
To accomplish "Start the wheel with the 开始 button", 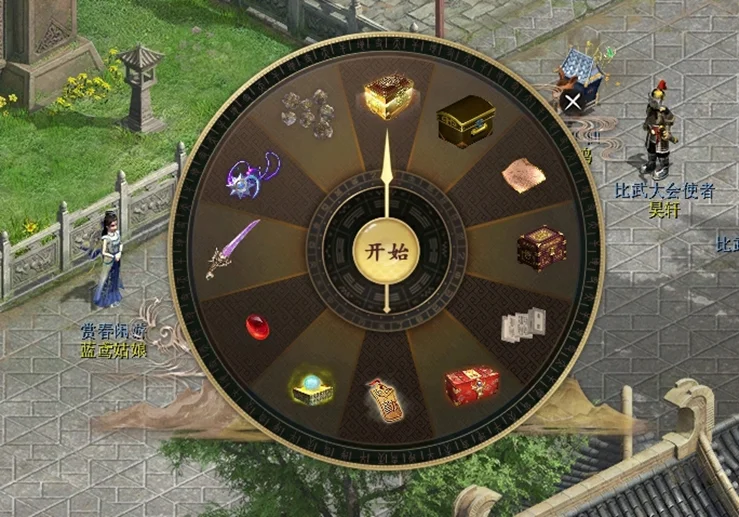I will pos(386,251).
